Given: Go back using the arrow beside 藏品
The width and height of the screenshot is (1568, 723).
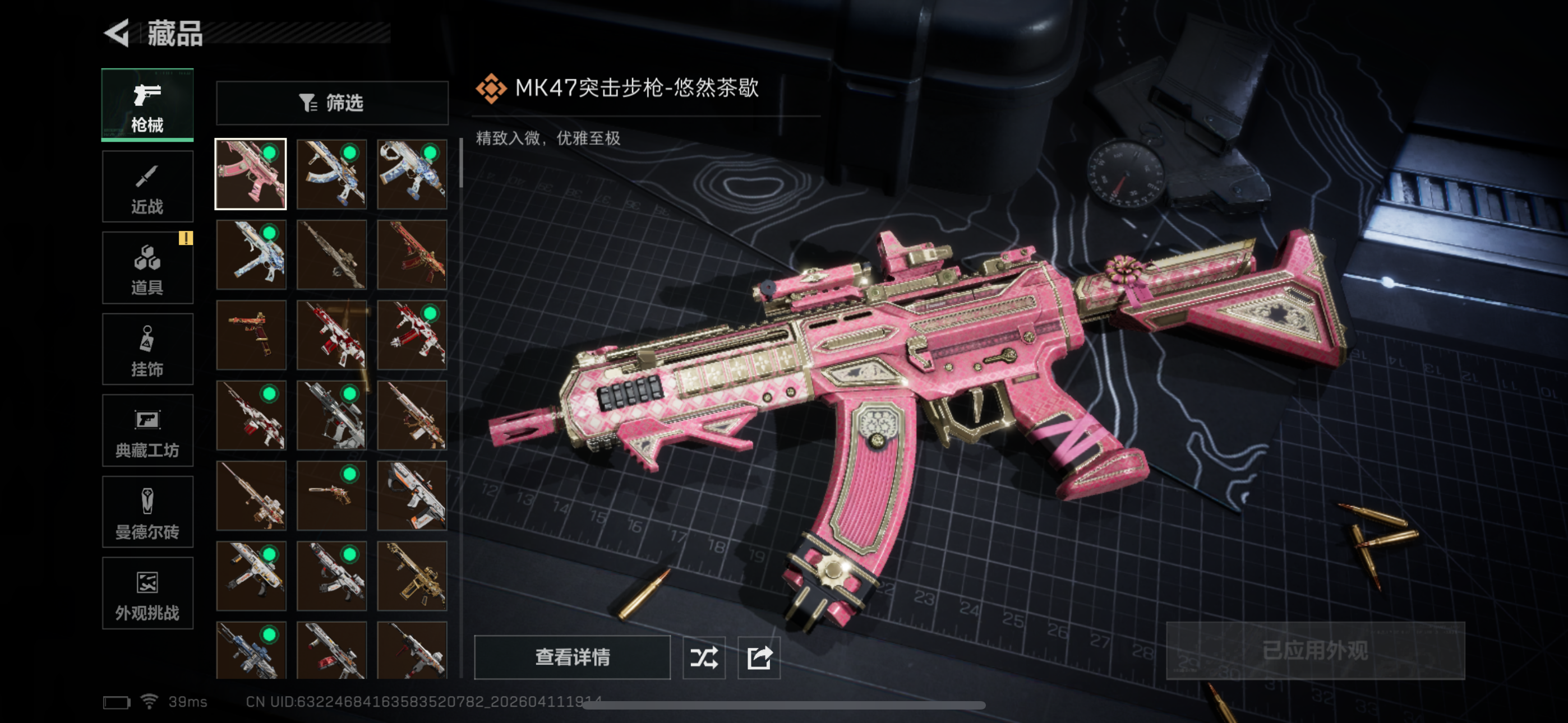Looking at the screenshot, I should (117, 33).
